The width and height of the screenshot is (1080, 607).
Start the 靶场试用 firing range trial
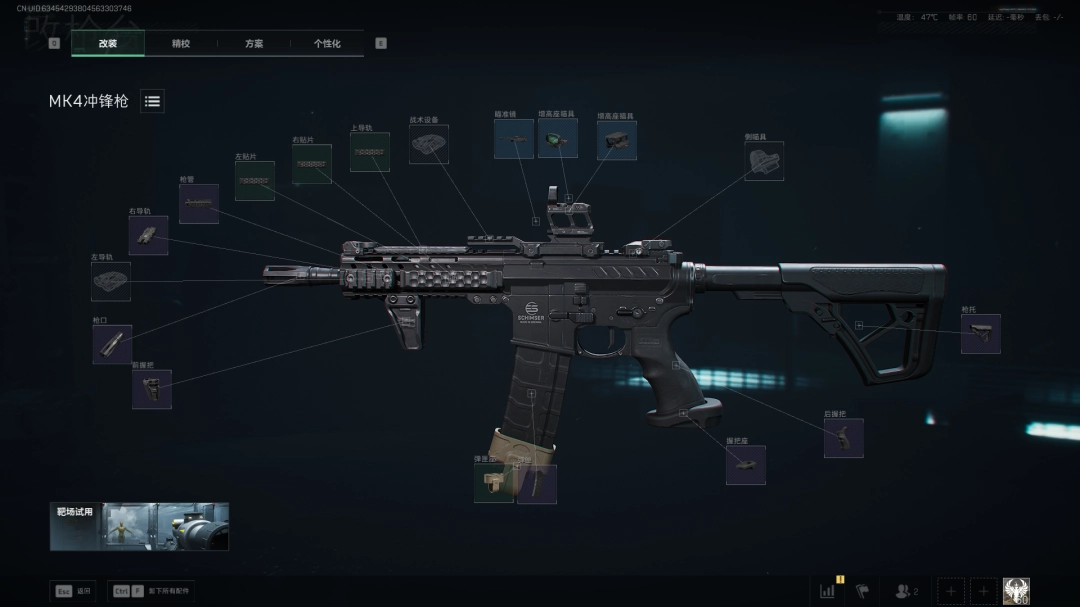point(139,526)
